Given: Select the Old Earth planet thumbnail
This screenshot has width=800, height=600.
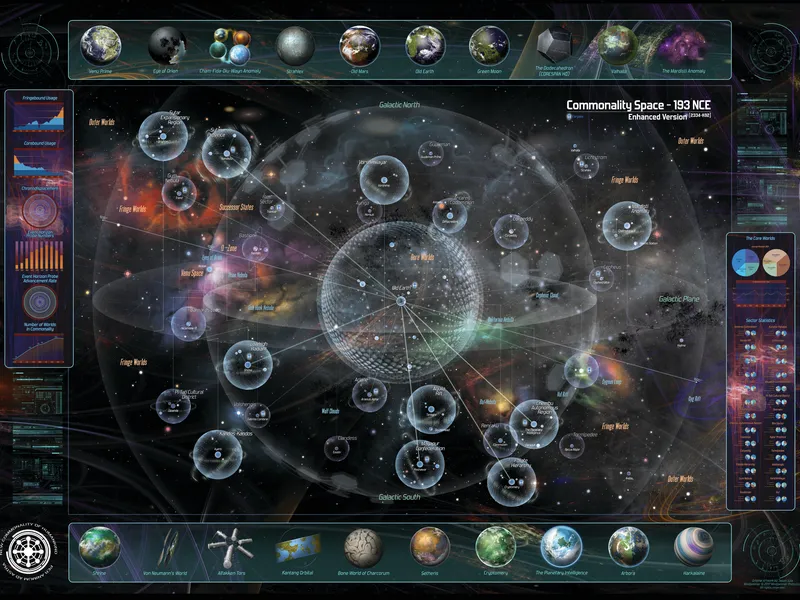Looking at the screenshot, I should tap(425, 45).
